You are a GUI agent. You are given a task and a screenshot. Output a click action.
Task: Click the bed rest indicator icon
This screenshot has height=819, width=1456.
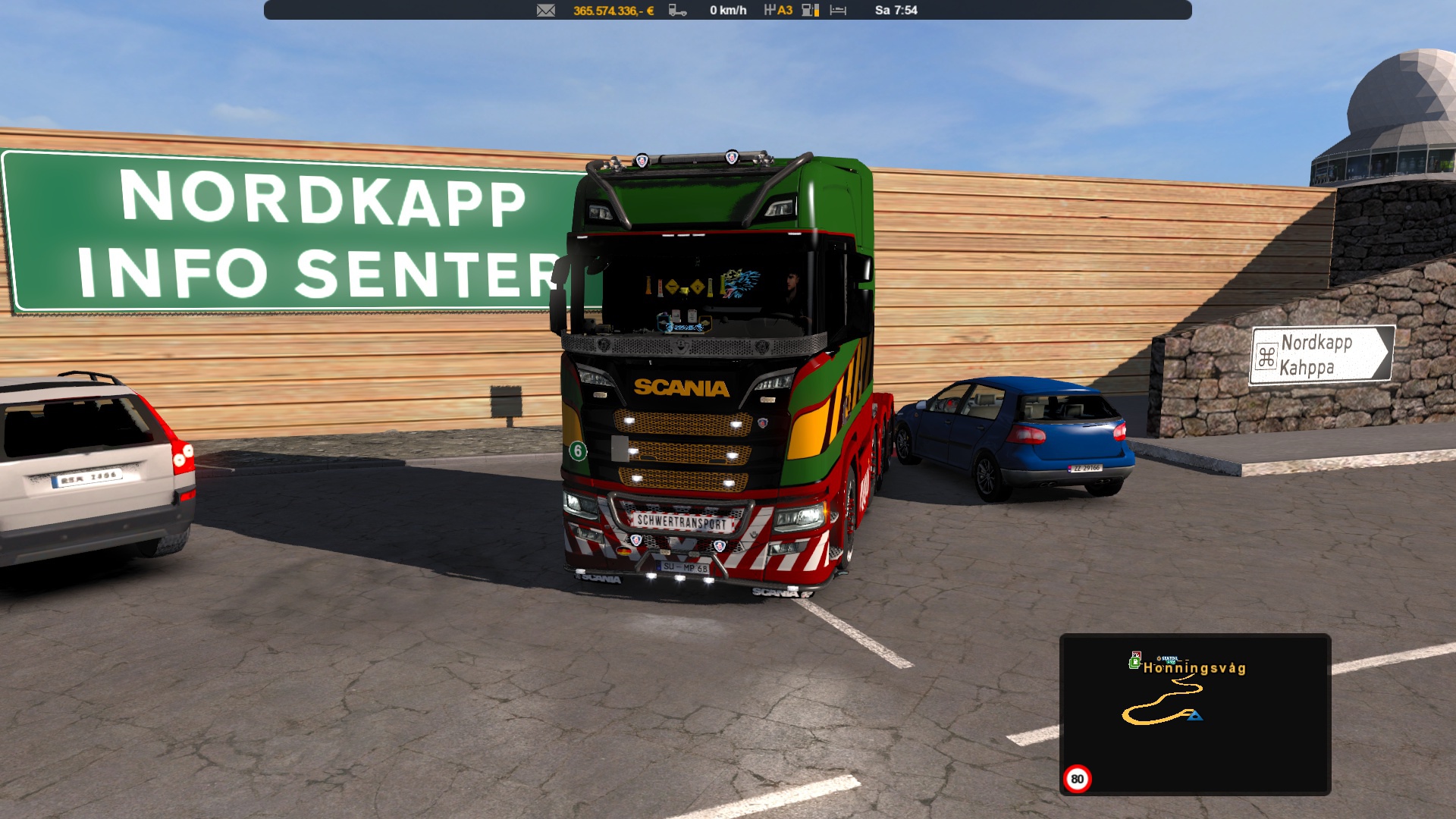coord(838,11)
